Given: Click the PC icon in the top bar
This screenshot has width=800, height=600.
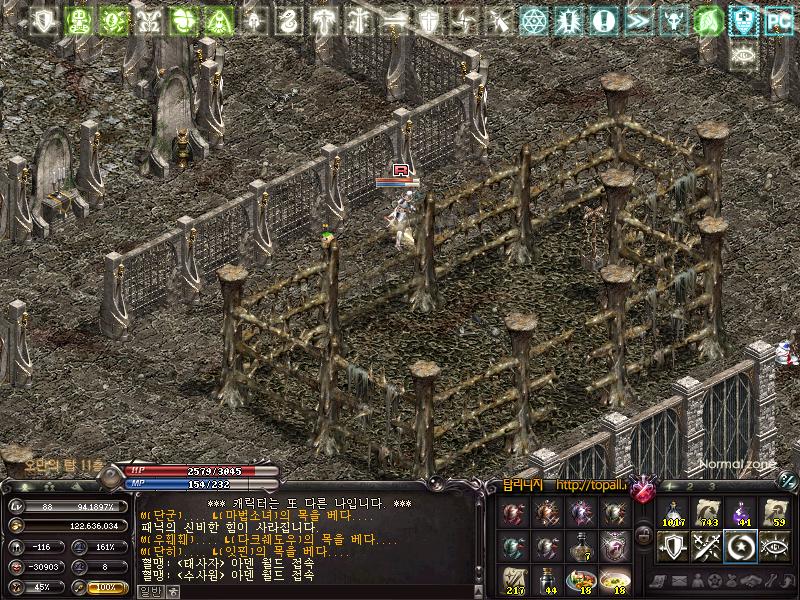Looking at the screenshot, I should click(778, 19).
